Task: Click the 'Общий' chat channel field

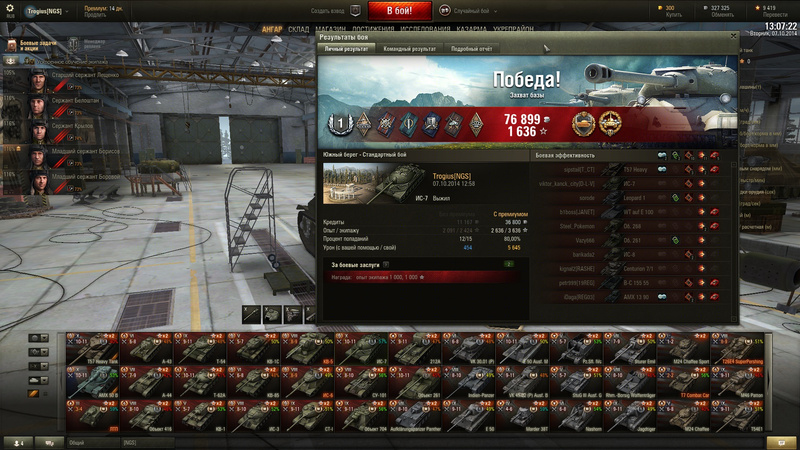Action: pos(92,441)
